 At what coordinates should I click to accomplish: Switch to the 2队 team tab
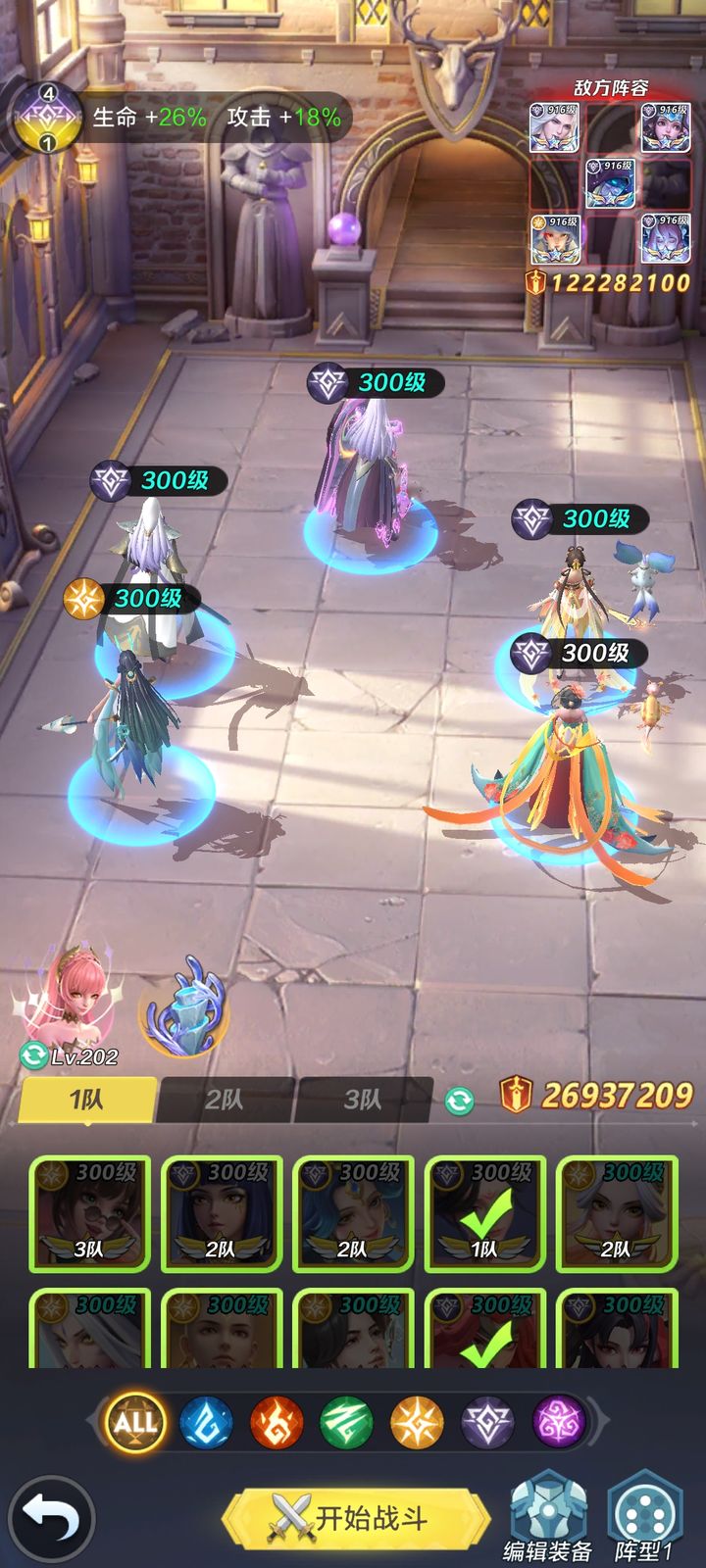coord(225,1100)
